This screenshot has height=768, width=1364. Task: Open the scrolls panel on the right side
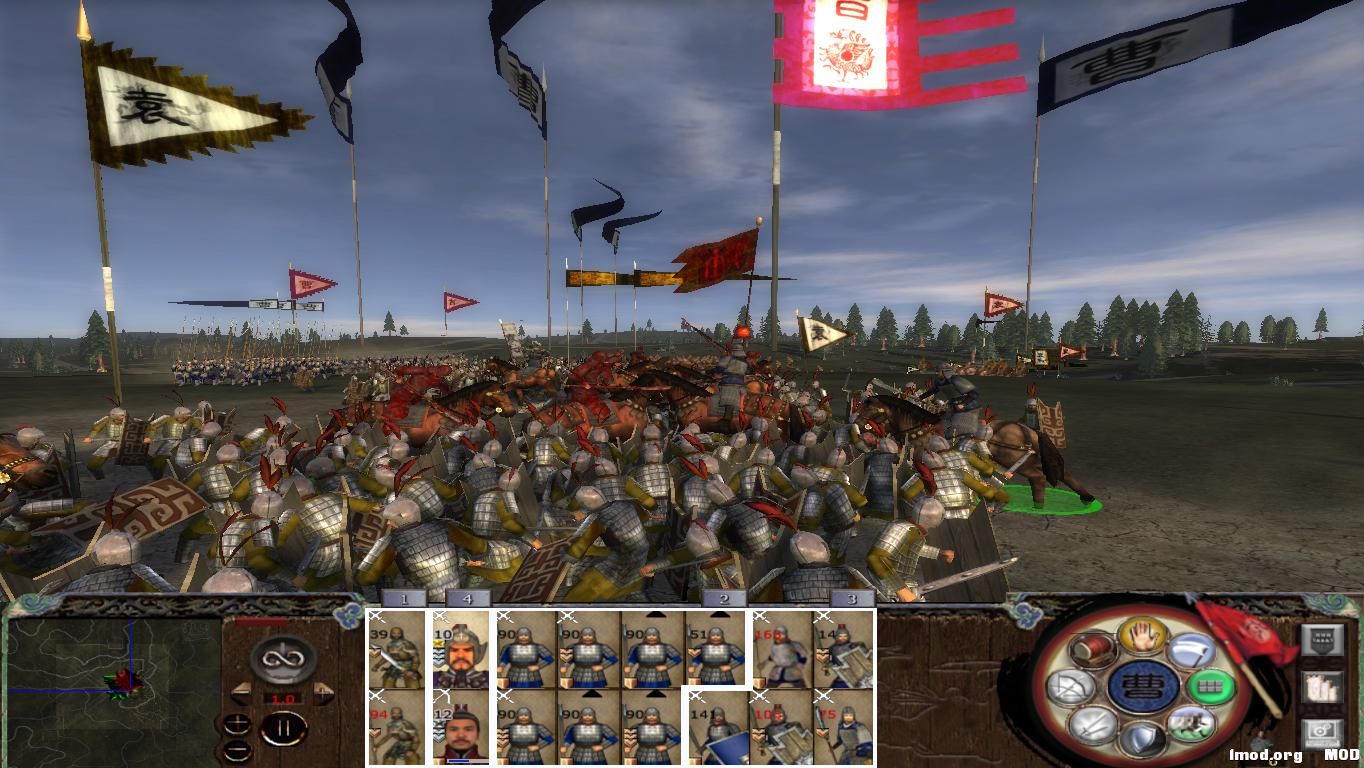pyautogui.click(x=1320, y=687)
